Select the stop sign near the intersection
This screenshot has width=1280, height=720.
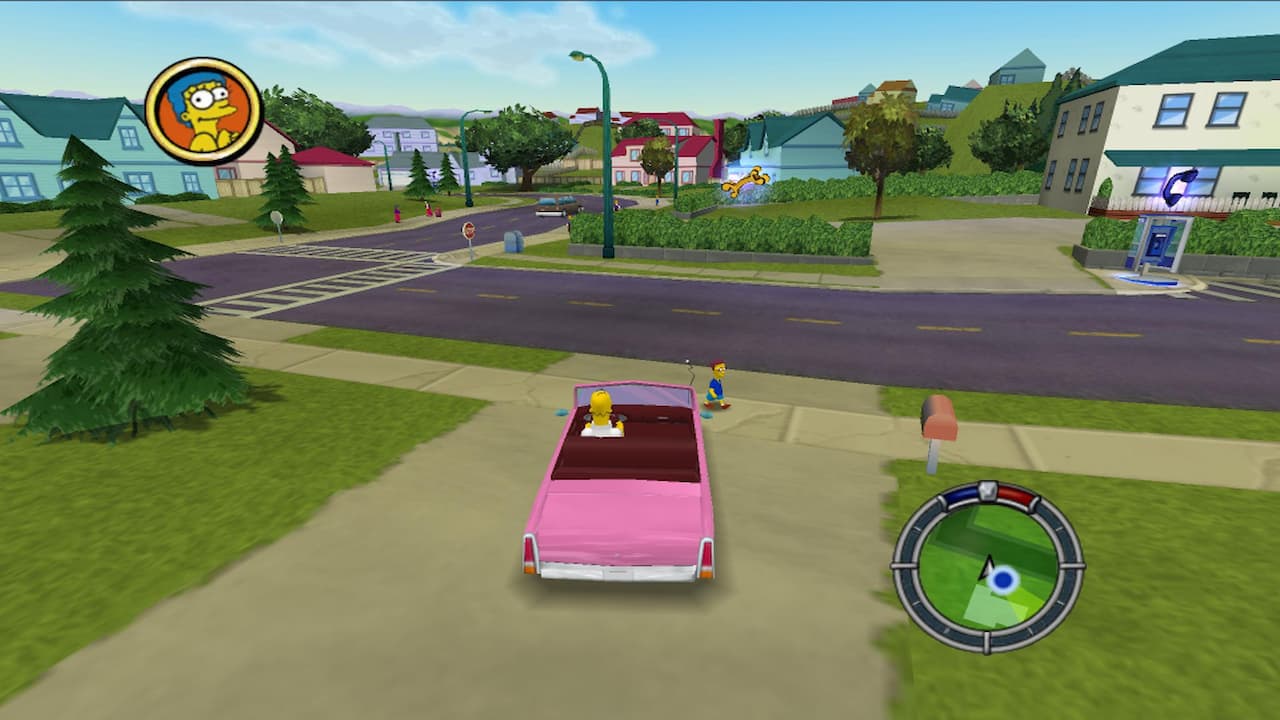(x=469, y=230)
